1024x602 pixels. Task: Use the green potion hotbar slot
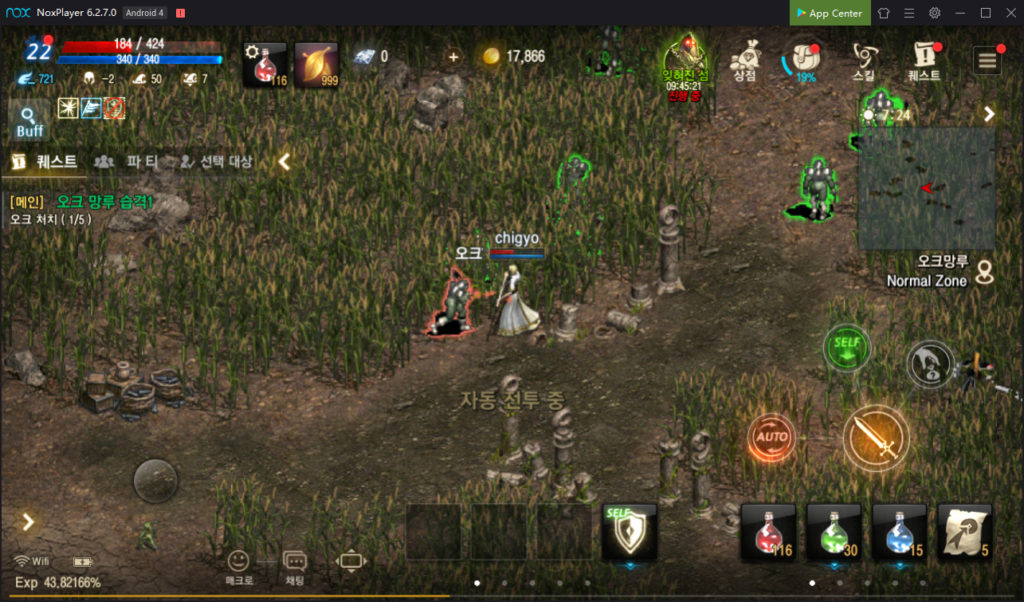coord(833,531)
